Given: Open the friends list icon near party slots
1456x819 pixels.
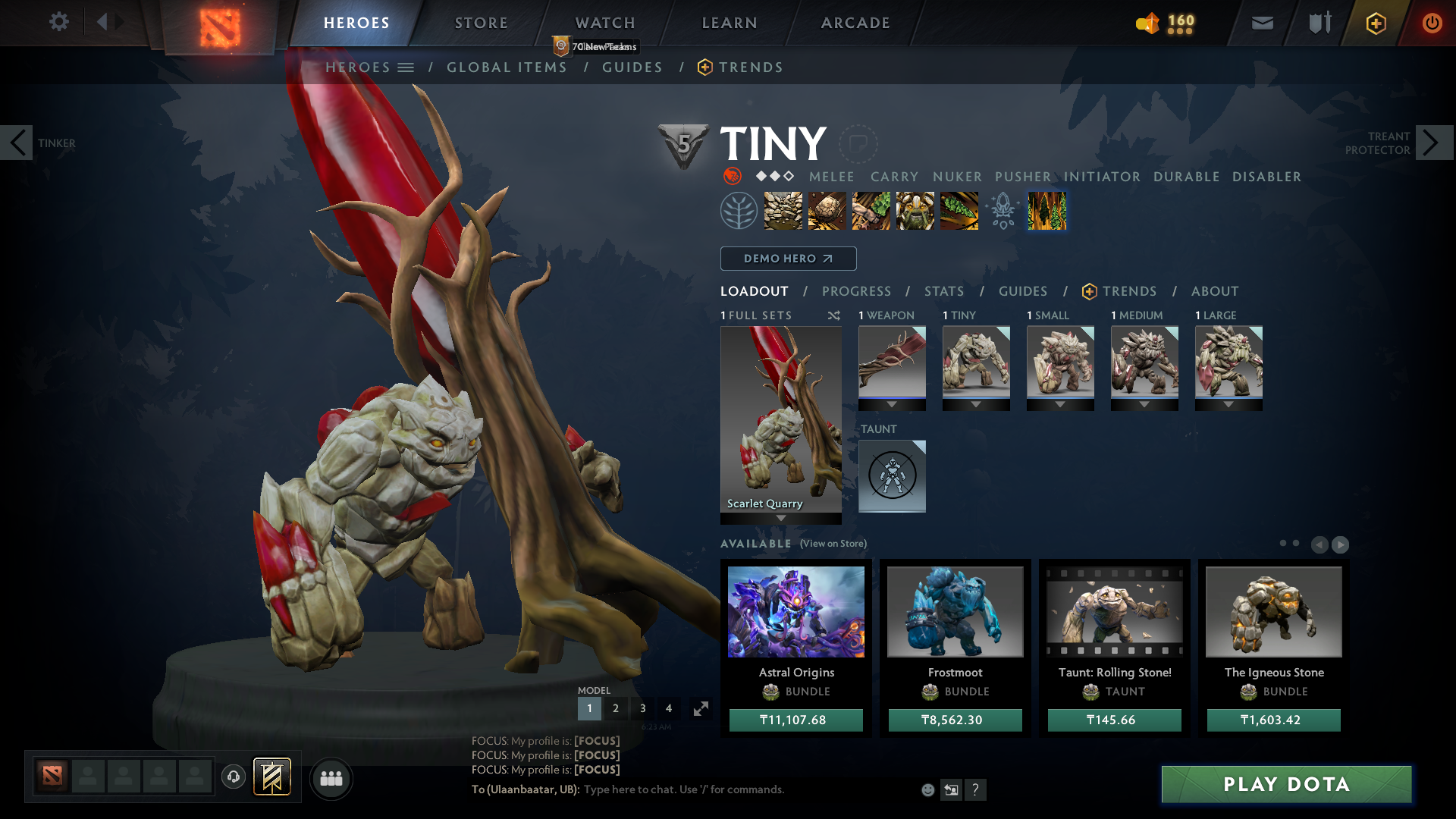Looking at the screenshot, I should 331,778.
